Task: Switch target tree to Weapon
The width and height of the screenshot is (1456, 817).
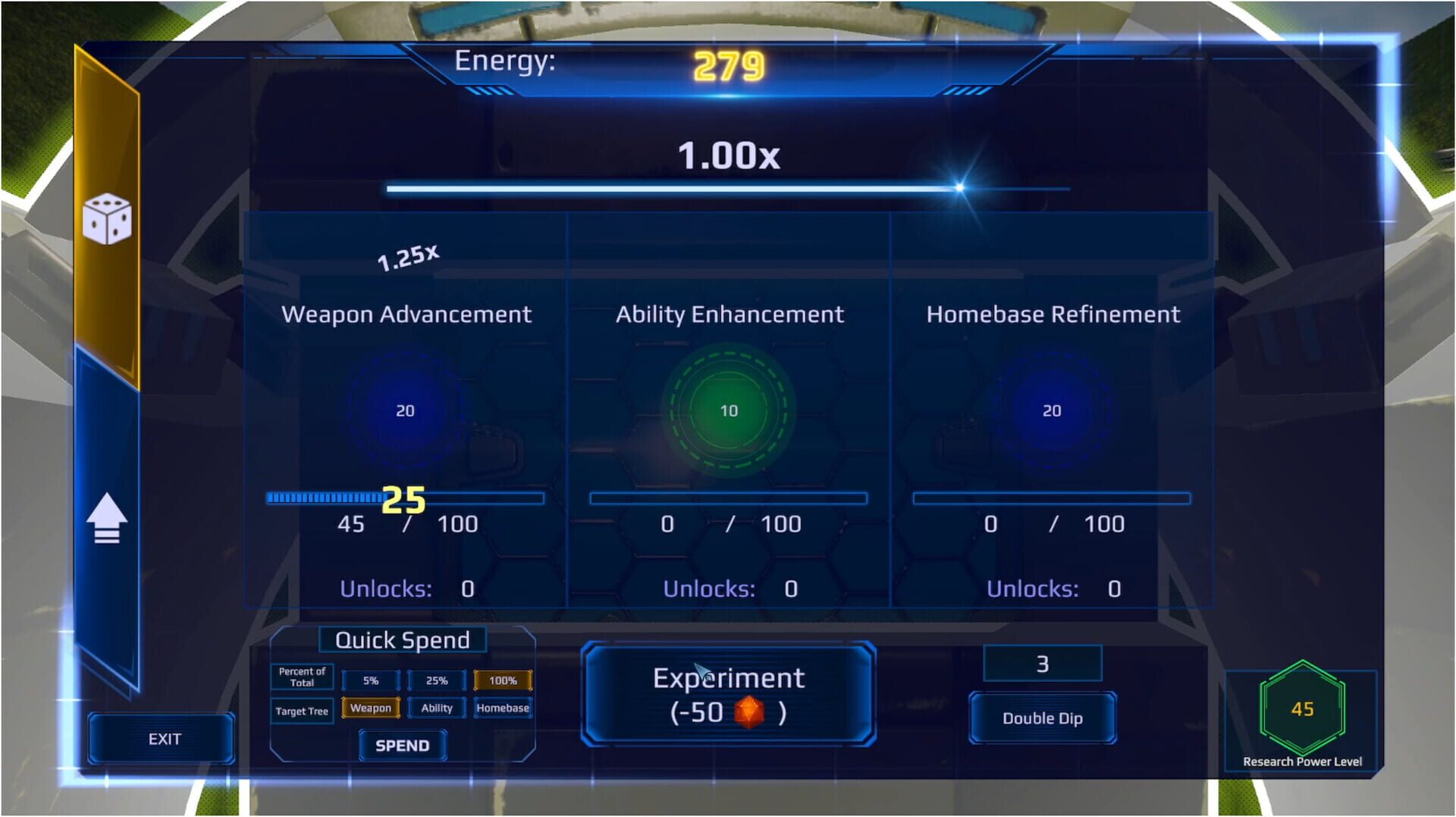Action: tap(372, 708)
